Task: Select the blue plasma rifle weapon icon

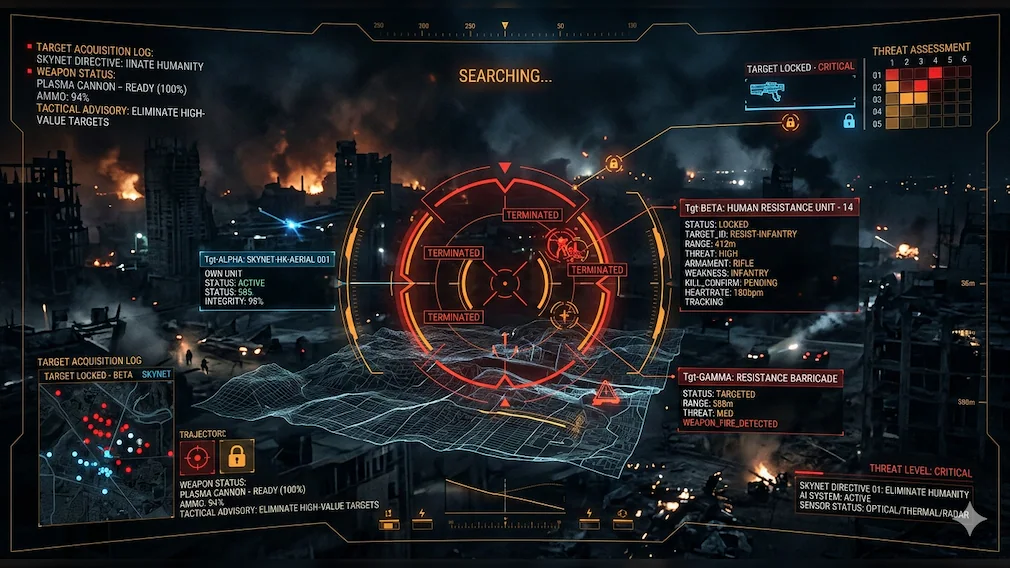Action: point(767,90)
